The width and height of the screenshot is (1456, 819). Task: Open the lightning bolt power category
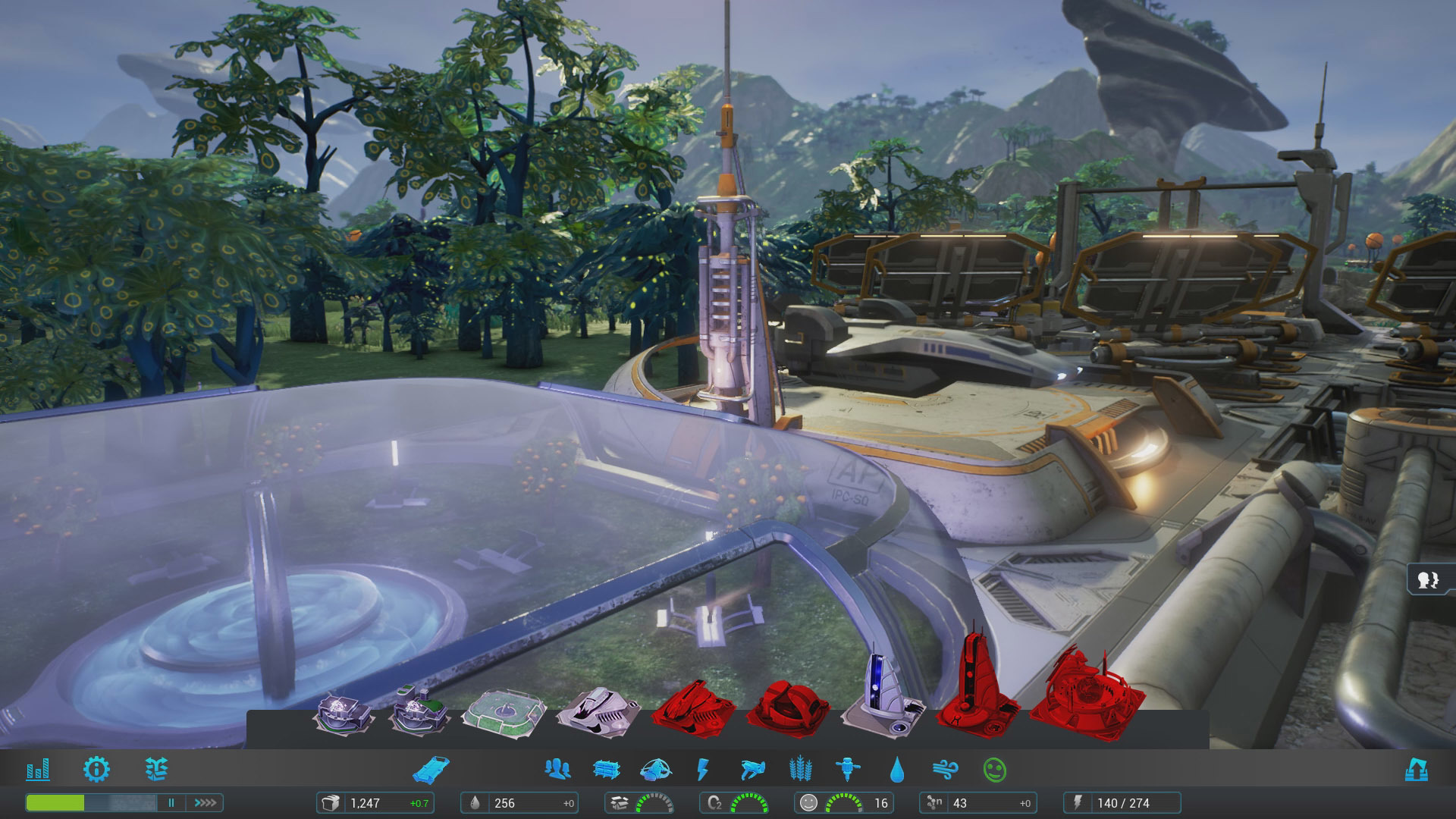703,770
